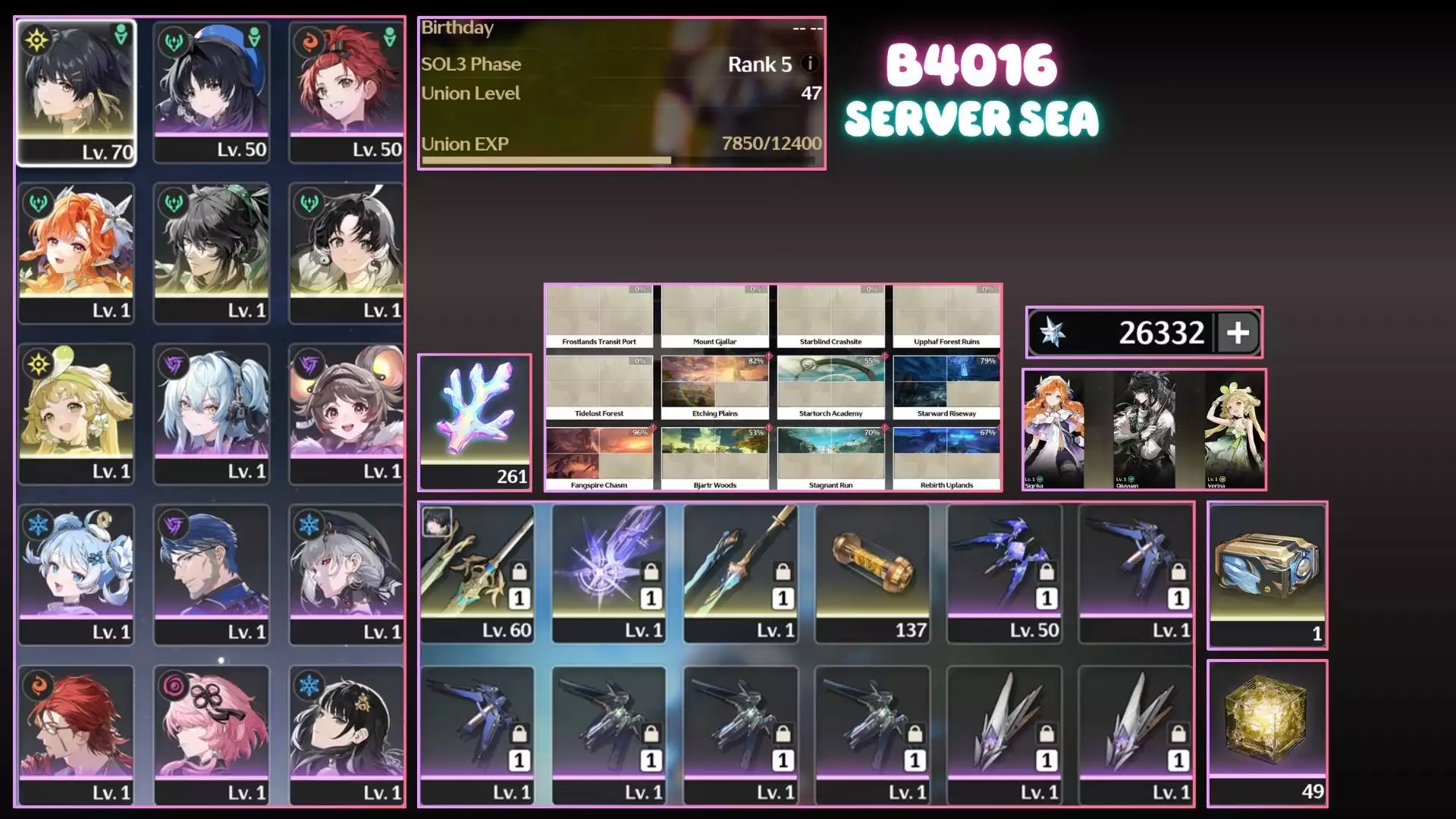Choose the Lv. 50 character with blue beret
The image size is (1456, 819).
pyautogui.click(x=212, y=91)
